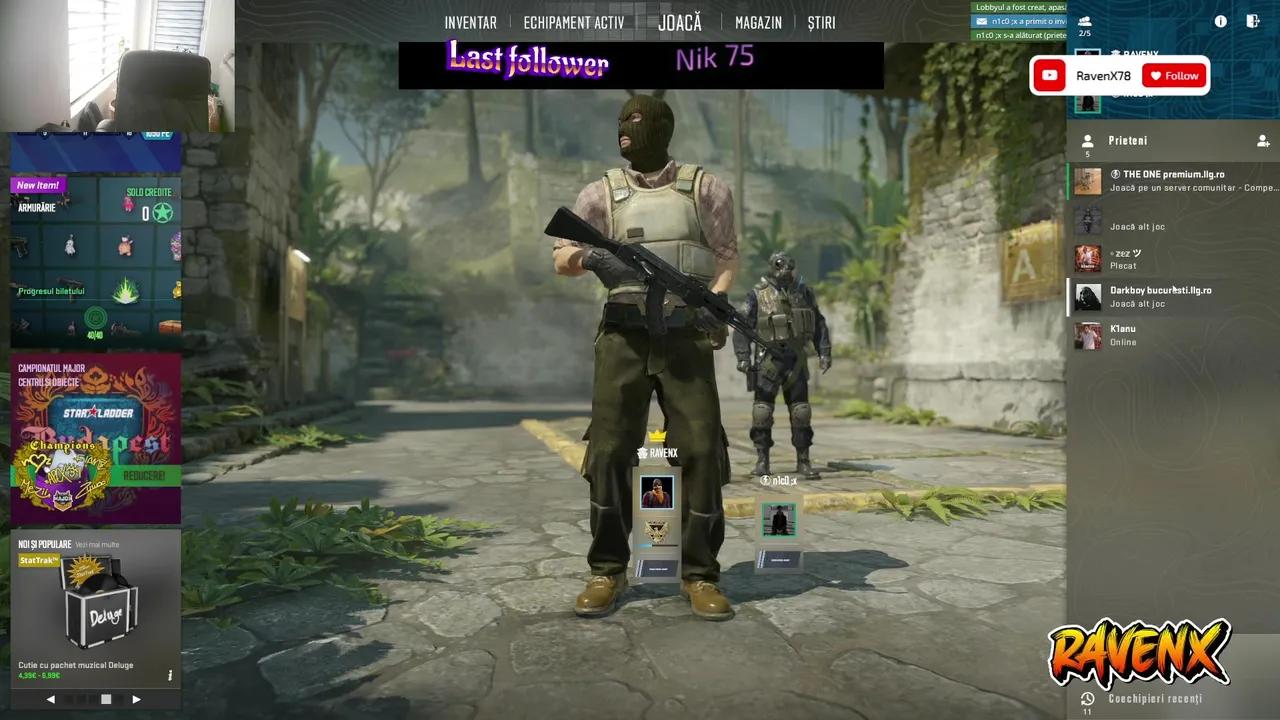Click the add friend icon in the Prieteni header
Image resolution: width=1280 pixels, height=720 pixels.
1263,142
